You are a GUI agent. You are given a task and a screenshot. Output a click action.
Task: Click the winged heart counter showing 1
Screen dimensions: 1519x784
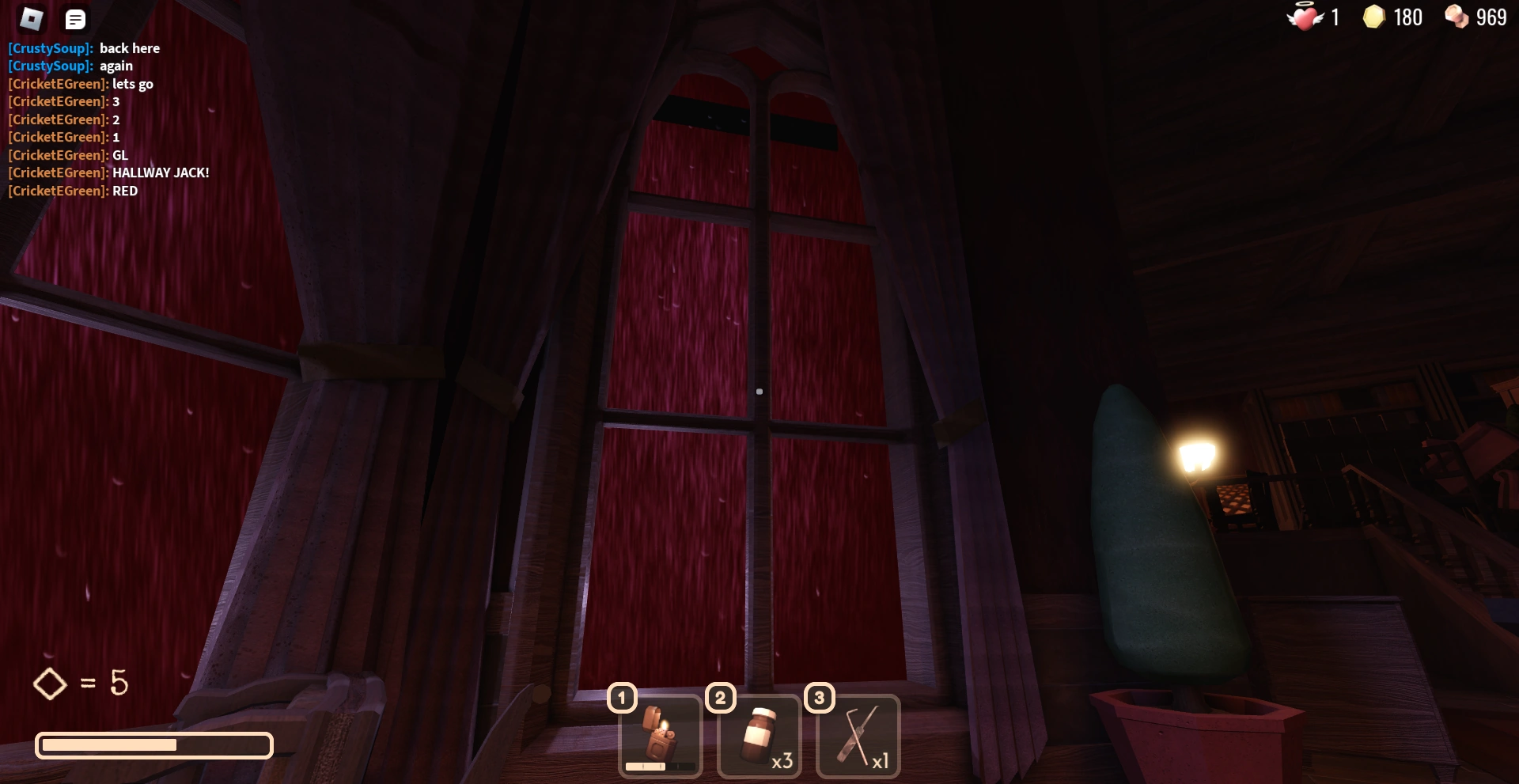1307,17
